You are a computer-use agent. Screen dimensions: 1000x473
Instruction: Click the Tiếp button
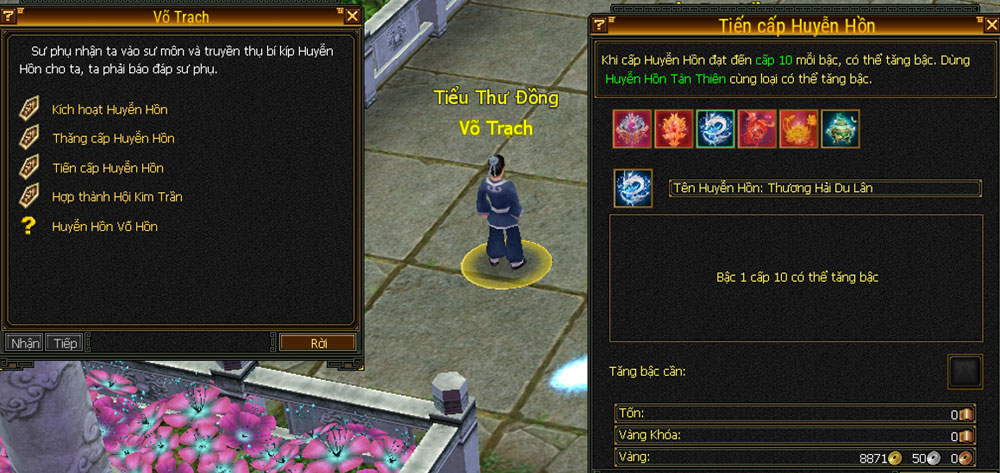(66, 343)
